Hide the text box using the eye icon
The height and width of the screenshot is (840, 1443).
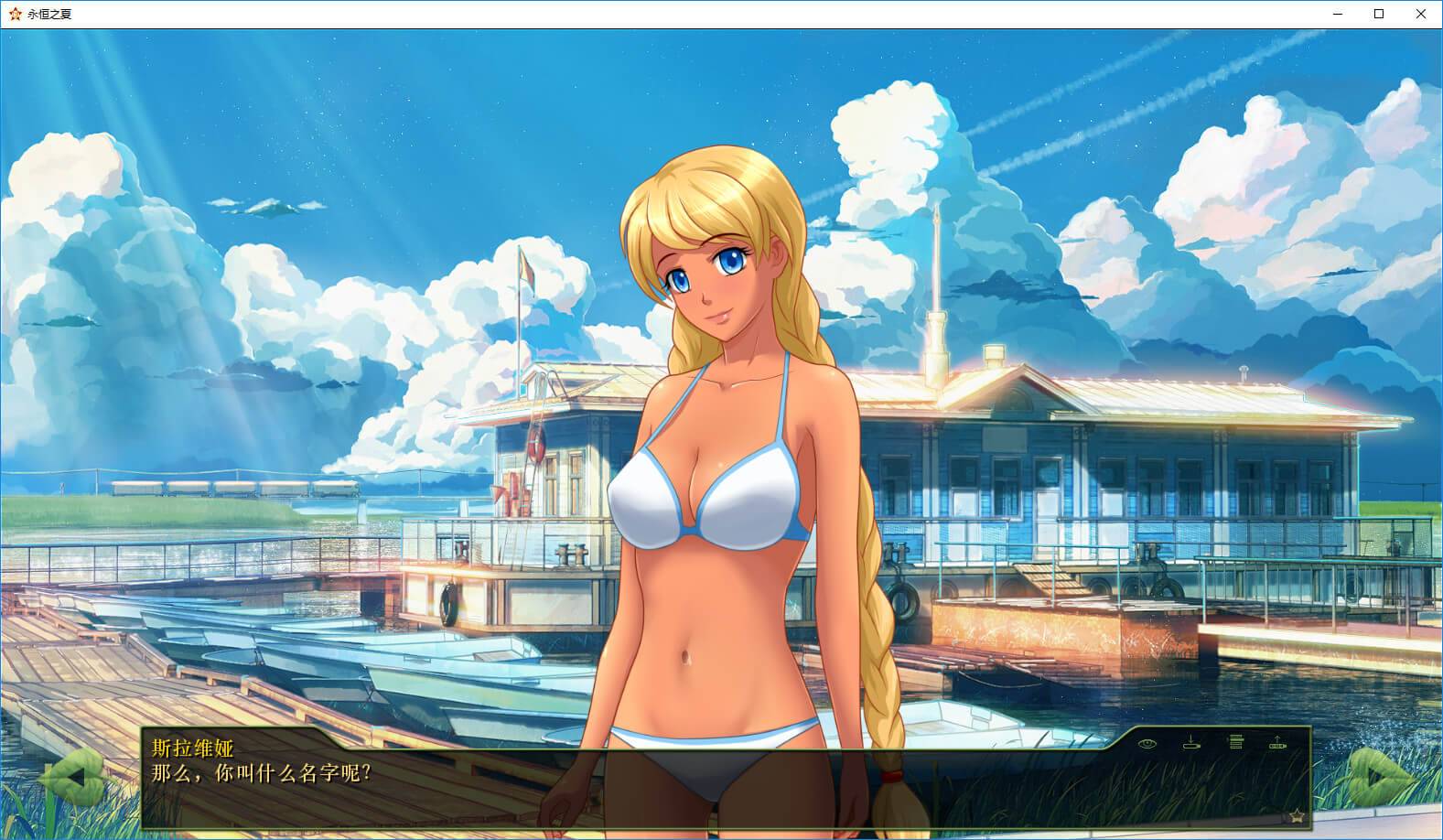click(x=1147, y=743)
